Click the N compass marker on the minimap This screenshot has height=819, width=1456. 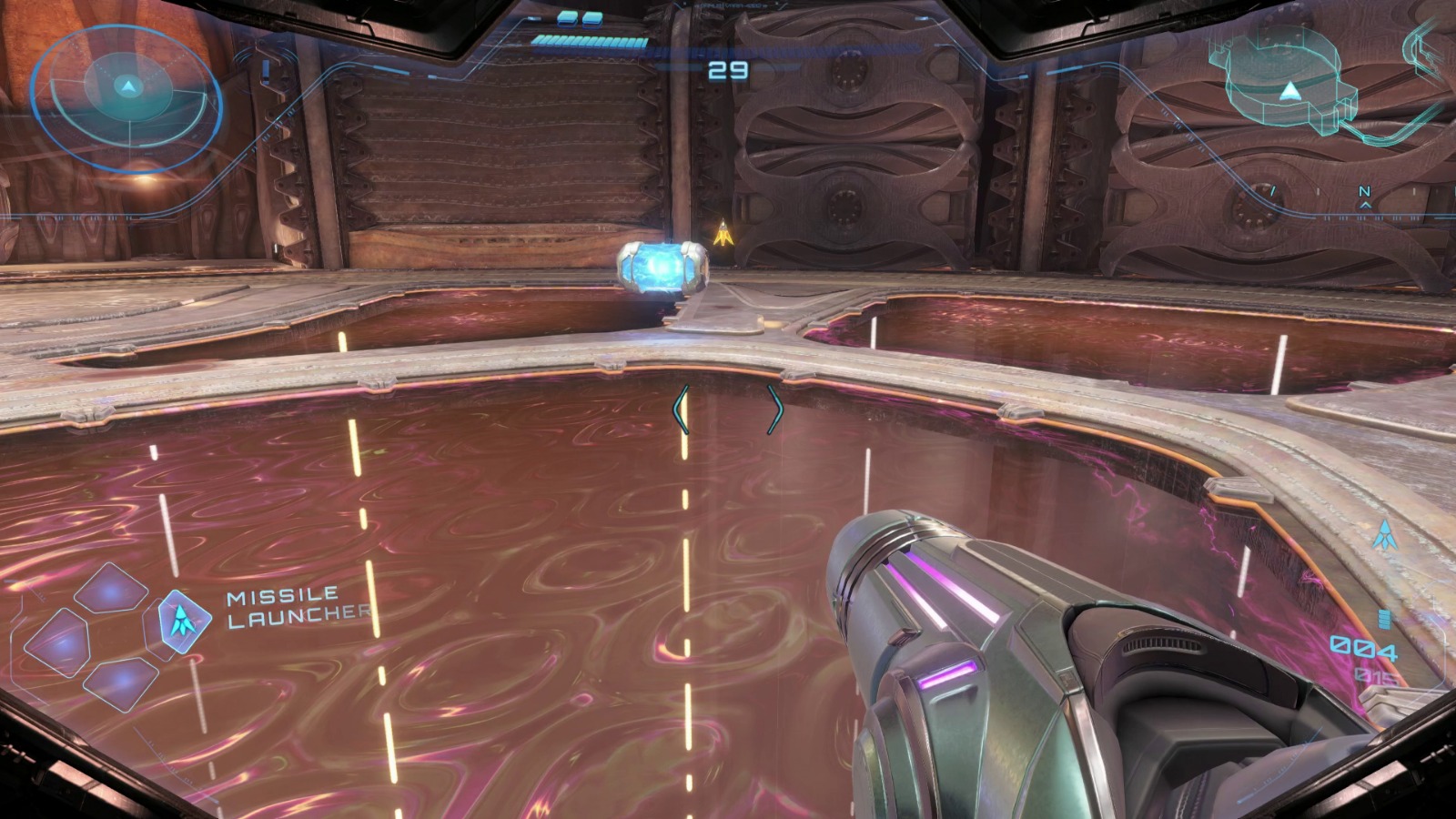pyautogui.click(x=1365, y=191)
